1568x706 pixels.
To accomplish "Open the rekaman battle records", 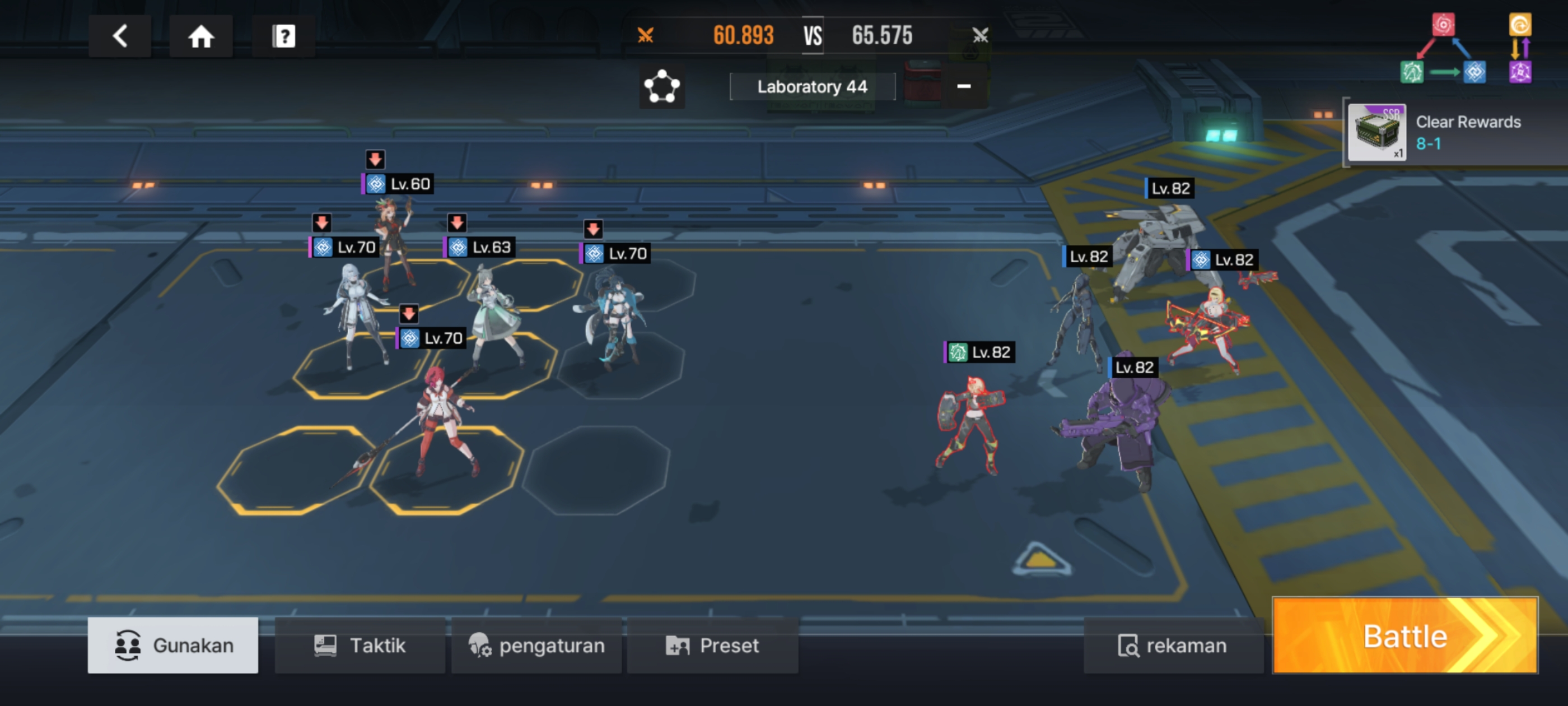I will 1172,645.
